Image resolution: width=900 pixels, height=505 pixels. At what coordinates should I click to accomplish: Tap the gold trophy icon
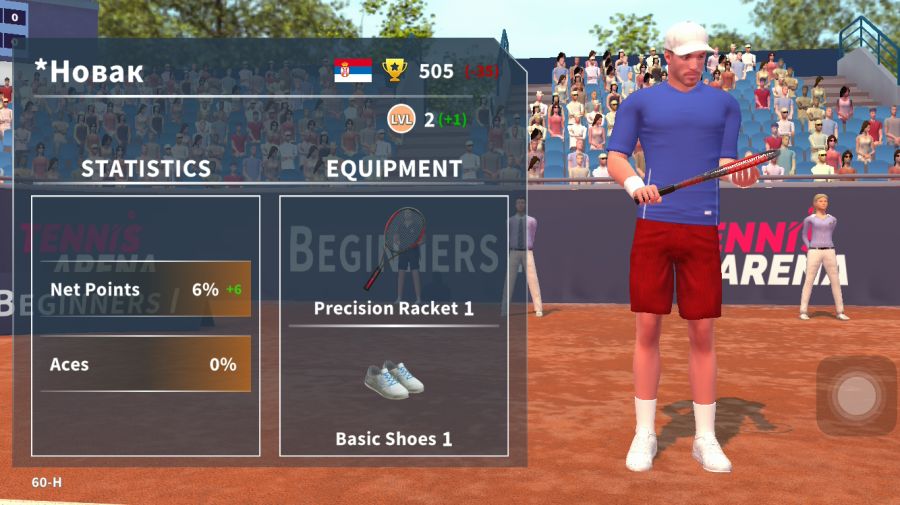point(395,70)
